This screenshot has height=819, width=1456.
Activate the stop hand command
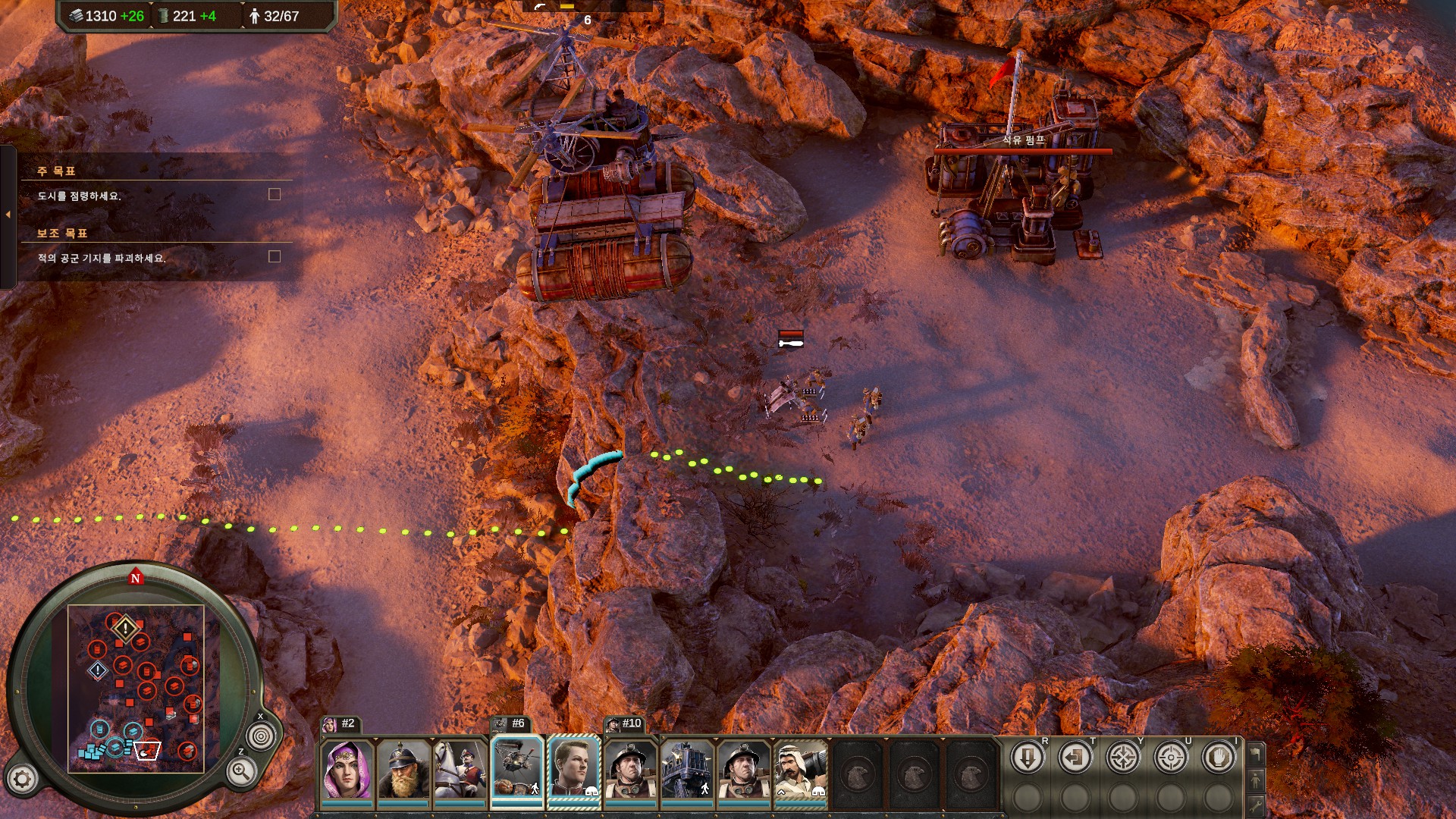click(x=1219, y=758)
